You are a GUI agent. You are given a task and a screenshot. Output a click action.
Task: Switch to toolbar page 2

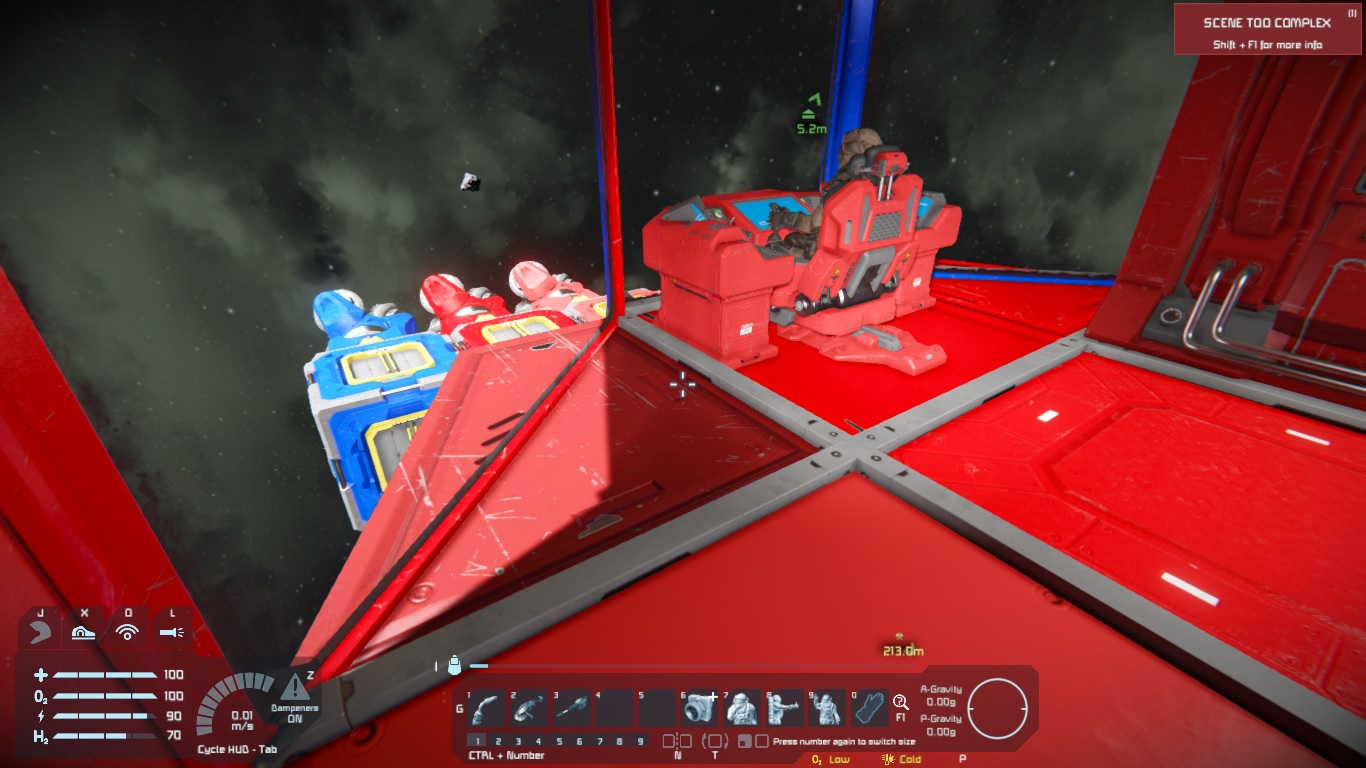click(x=497, y=741)
